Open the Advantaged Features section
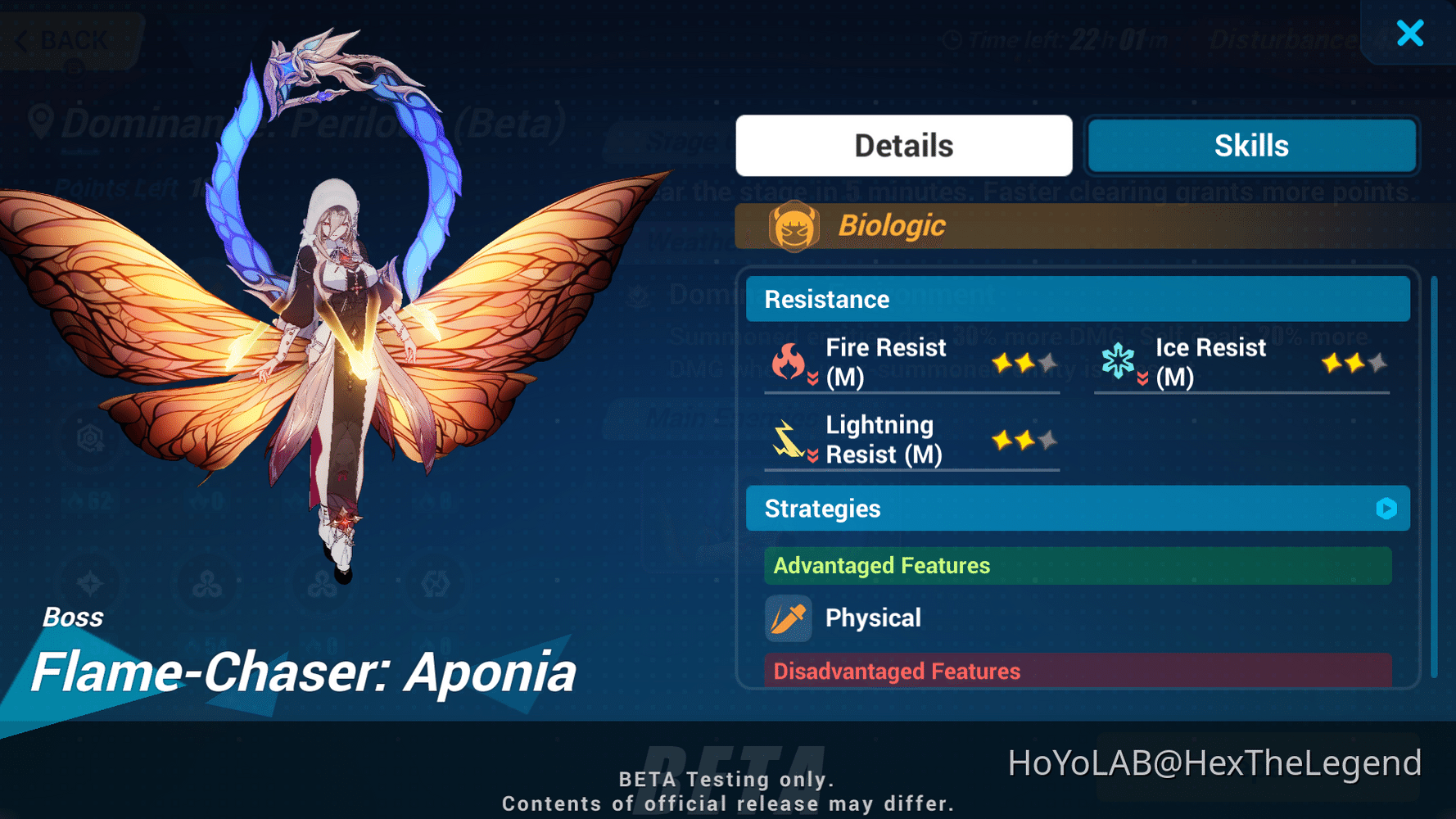The height and width of the screenshot is (819, 1456). tap(1078, 565)
